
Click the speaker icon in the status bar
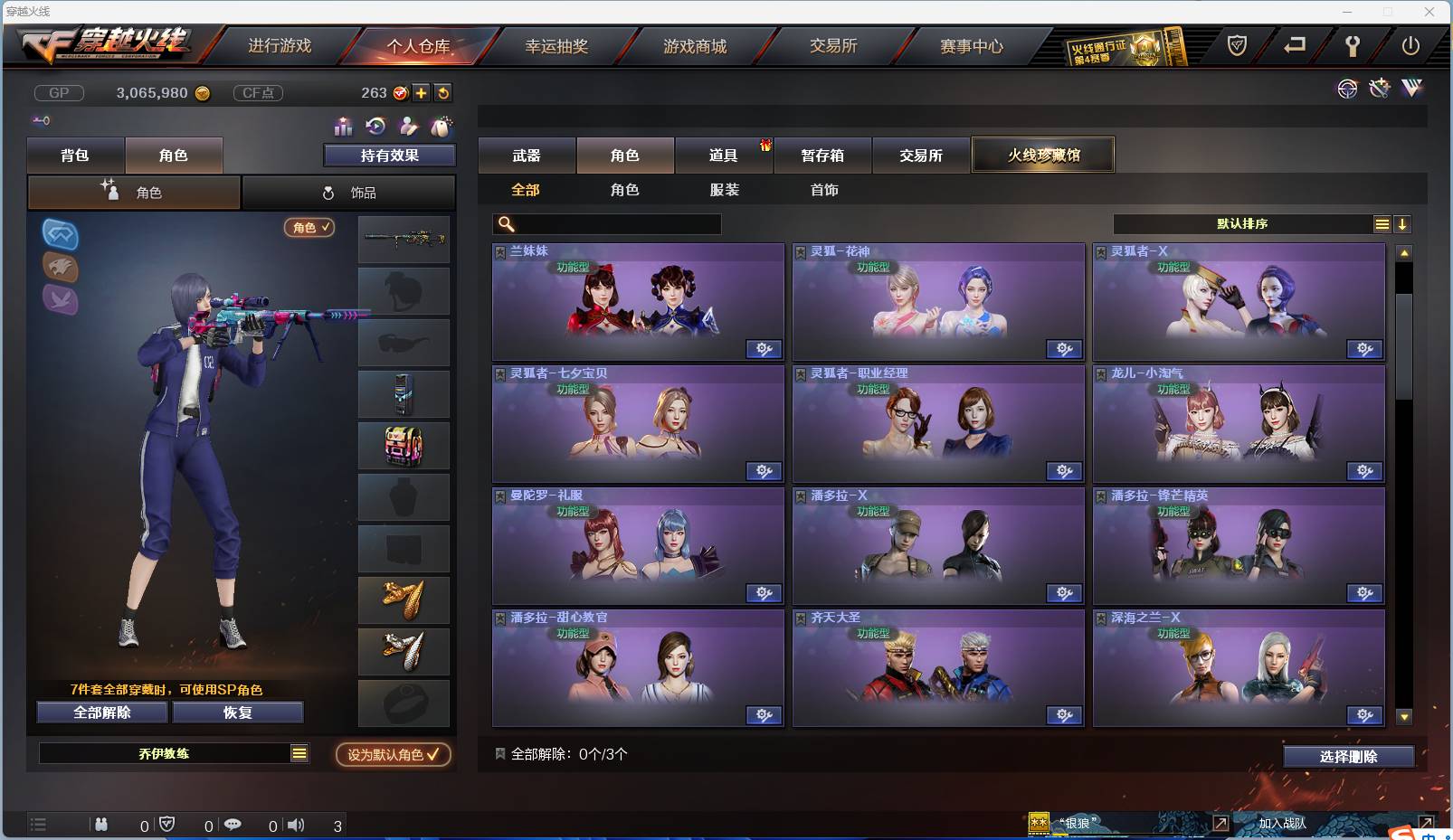296,825
